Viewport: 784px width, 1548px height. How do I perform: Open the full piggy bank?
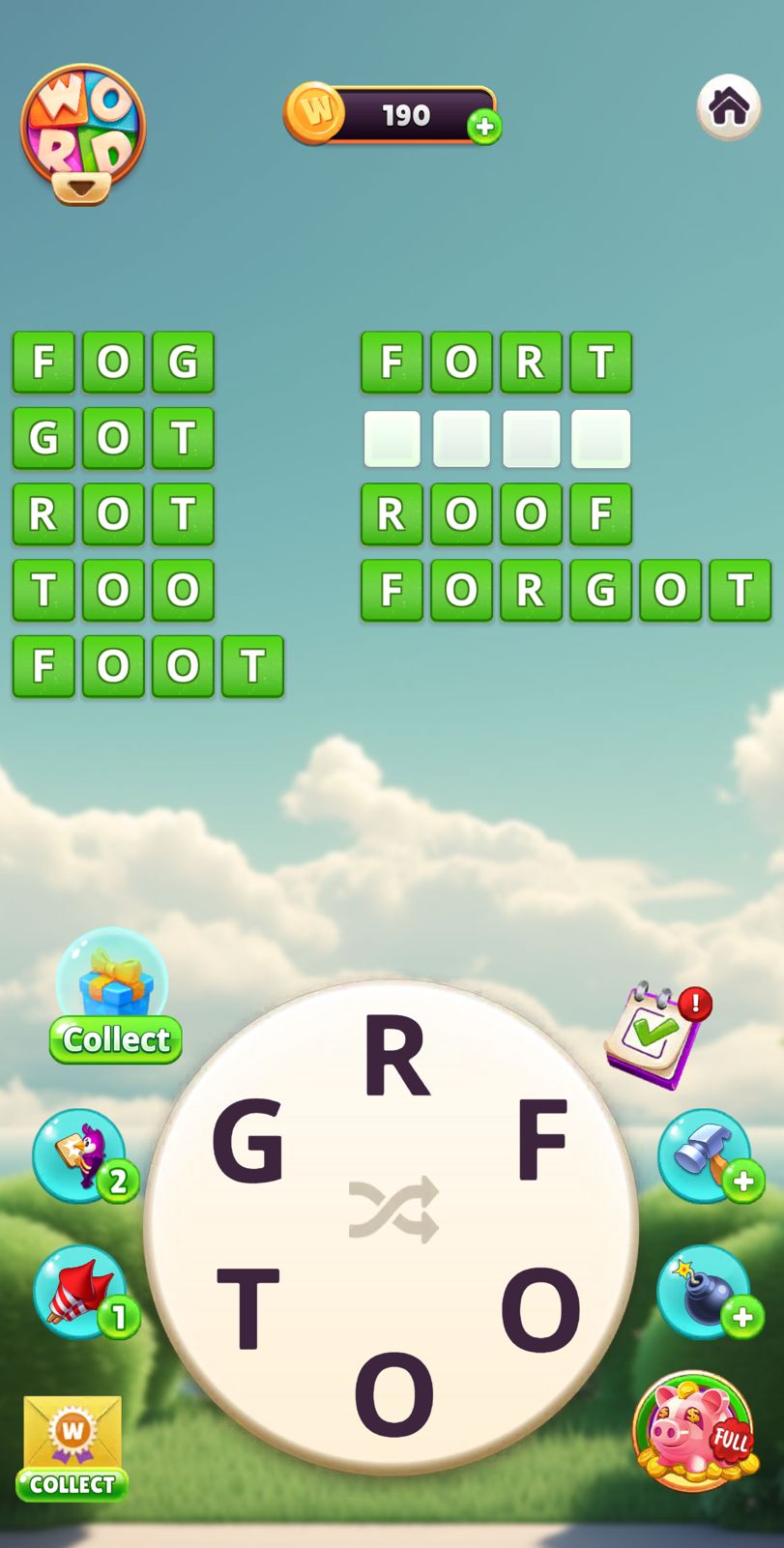pyautogui.click(x=694, y=1430)
